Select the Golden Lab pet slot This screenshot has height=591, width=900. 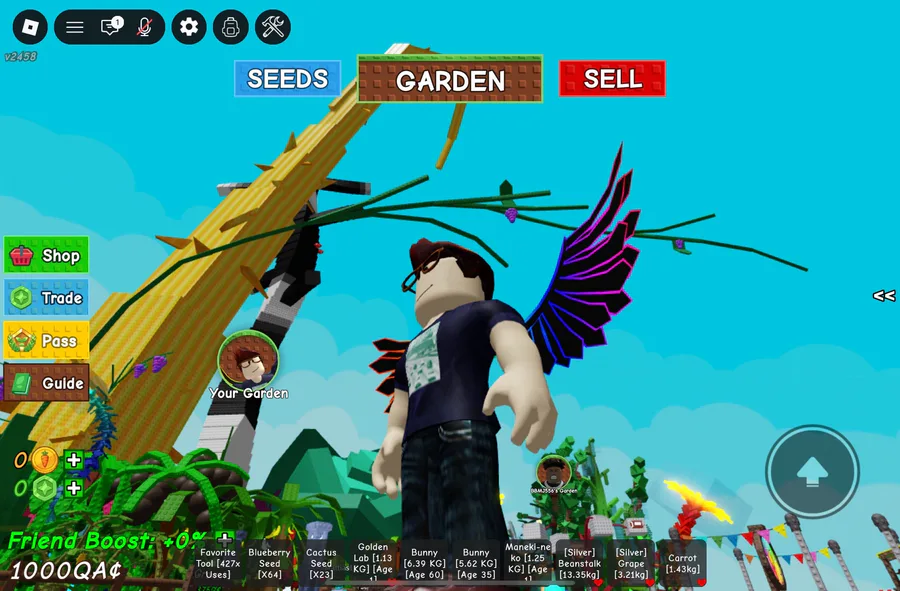point(373,563)
